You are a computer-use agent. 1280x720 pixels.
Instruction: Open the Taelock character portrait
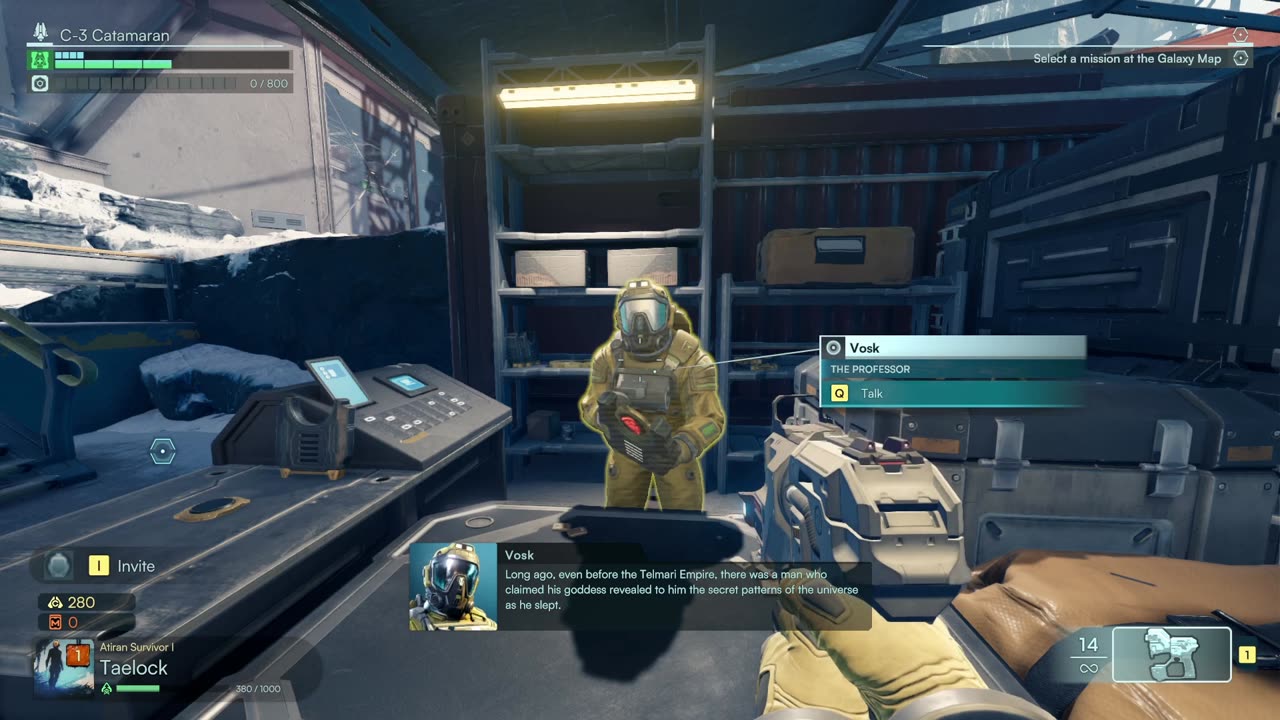coord(64,666)
